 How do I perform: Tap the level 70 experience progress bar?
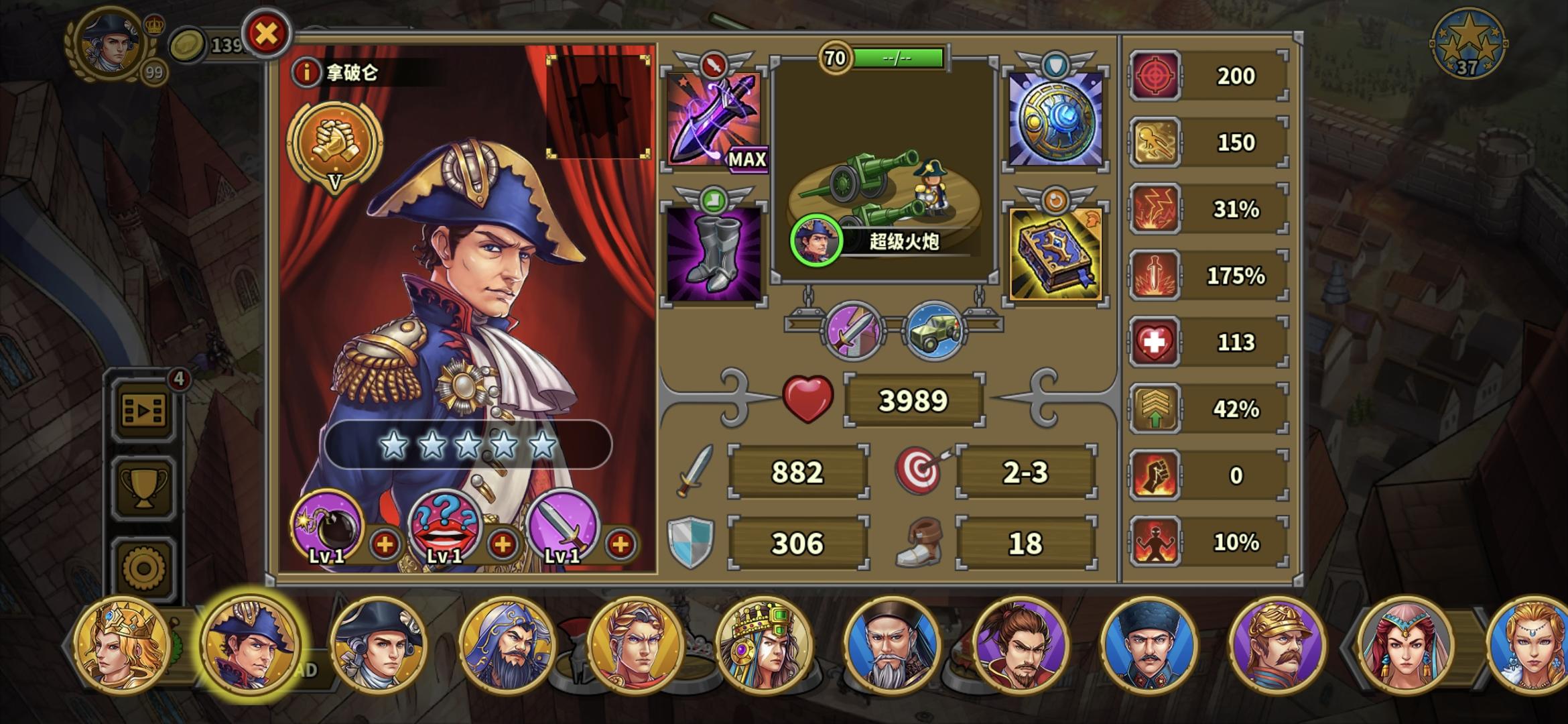click(x=898, y=58)
